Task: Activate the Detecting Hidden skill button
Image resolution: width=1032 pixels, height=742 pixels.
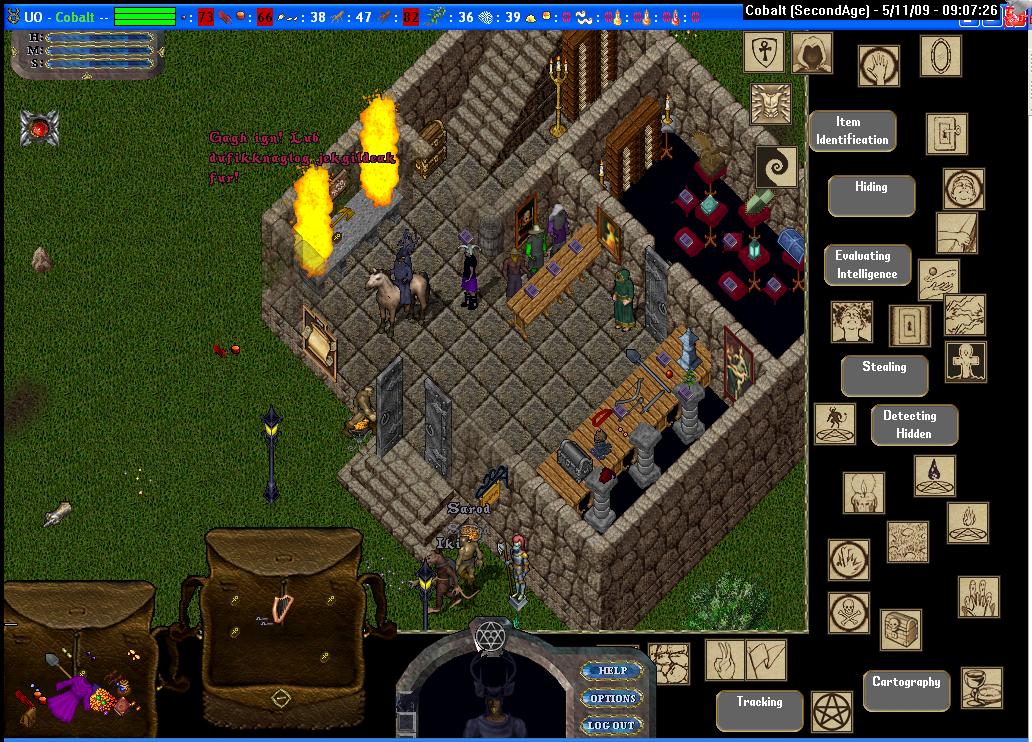Action: point(913,425)
